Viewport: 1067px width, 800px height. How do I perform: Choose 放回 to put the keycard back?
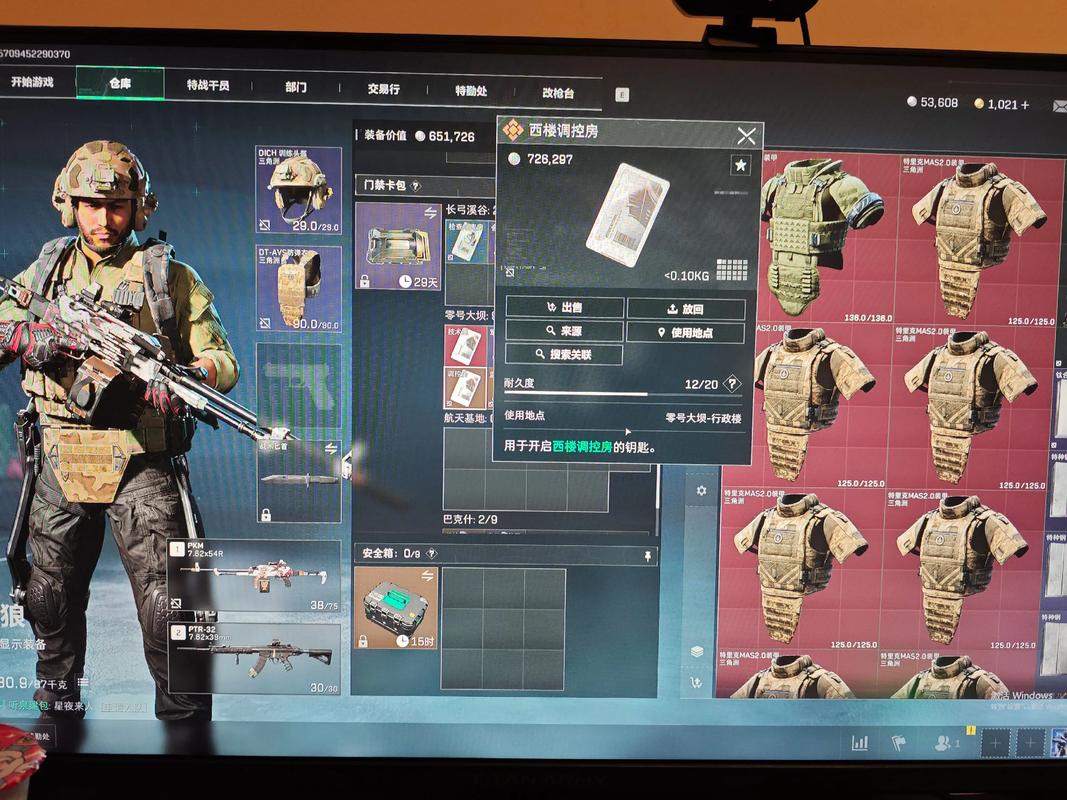[x=686, y=309]
